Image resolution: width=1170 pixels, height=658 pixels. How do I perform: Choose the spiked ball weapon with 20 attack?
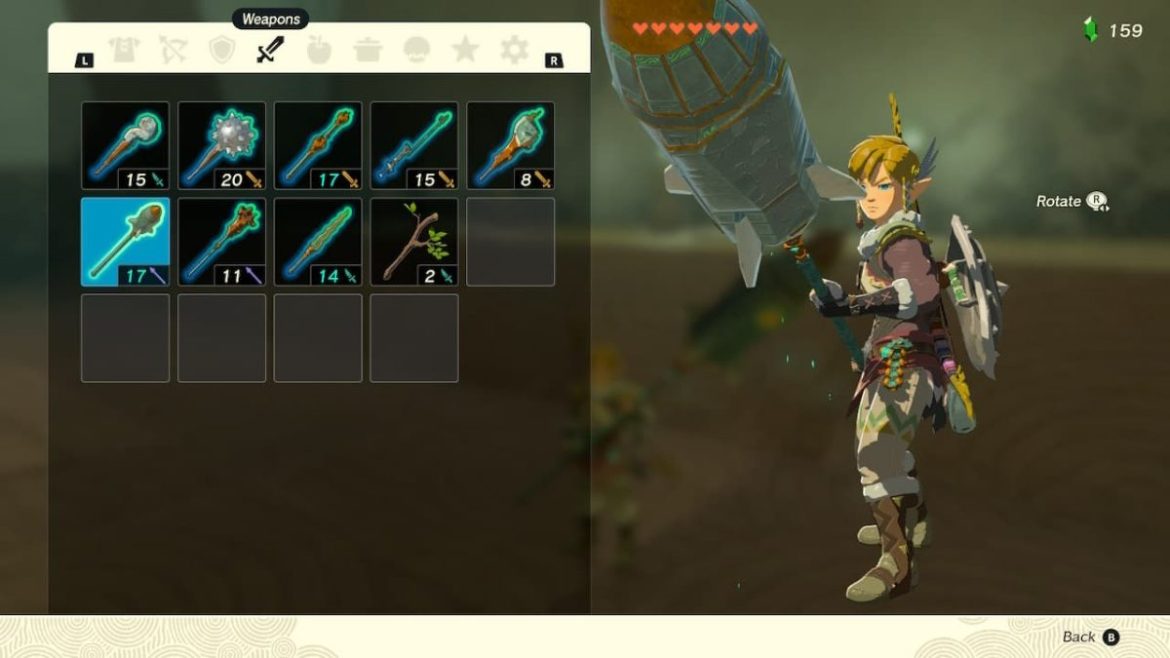[x=222, y=145]
